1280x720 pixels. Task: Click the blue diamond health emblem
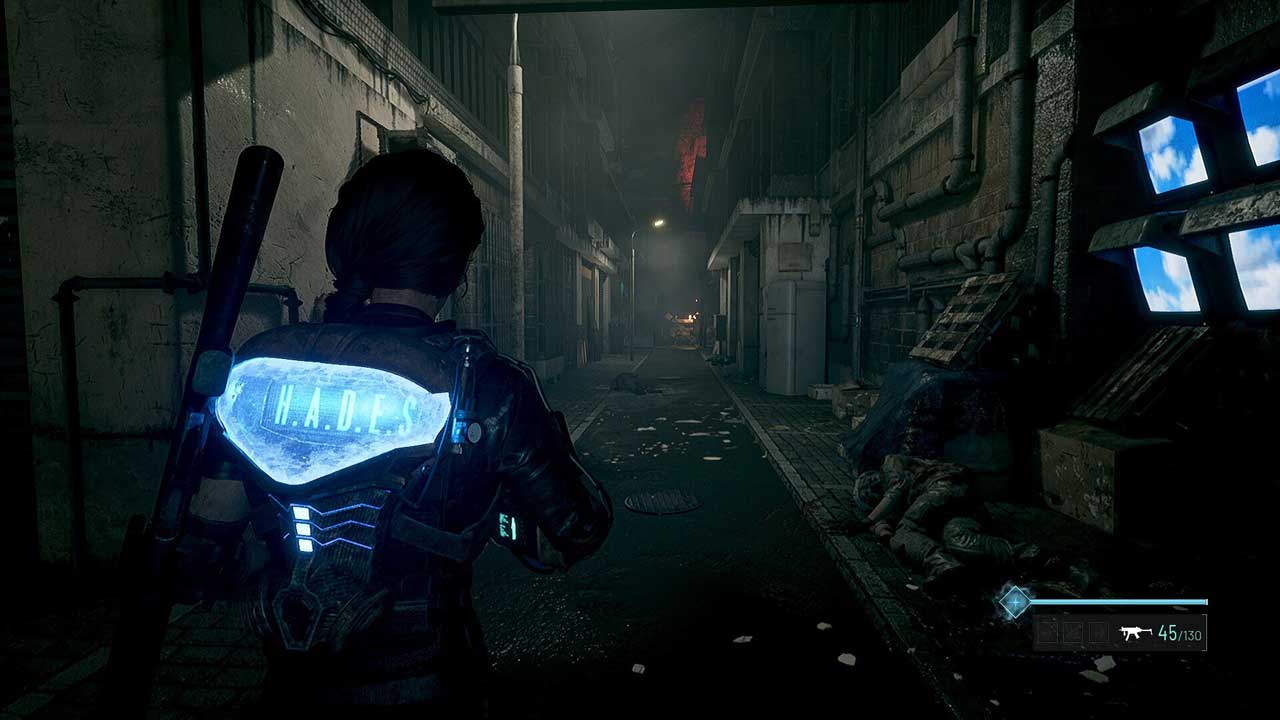[x=1015, y=602]
